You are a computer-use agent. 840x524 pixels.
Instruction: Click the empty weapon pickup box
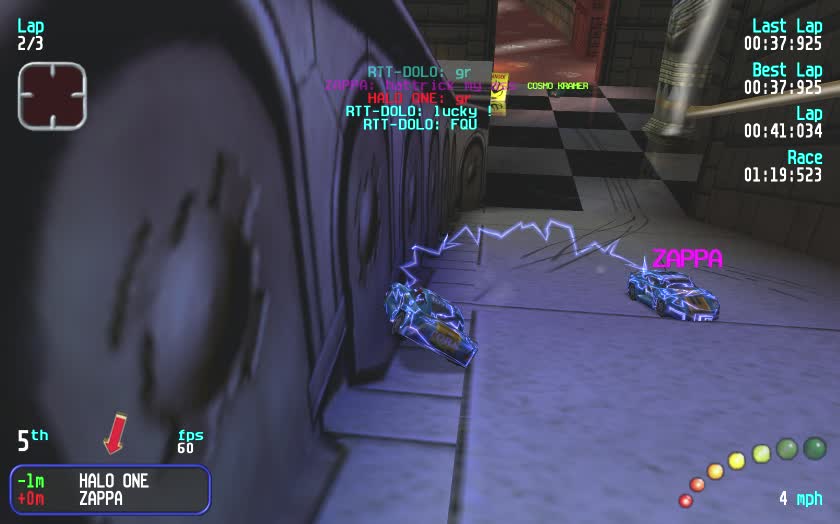coord(52,95)
